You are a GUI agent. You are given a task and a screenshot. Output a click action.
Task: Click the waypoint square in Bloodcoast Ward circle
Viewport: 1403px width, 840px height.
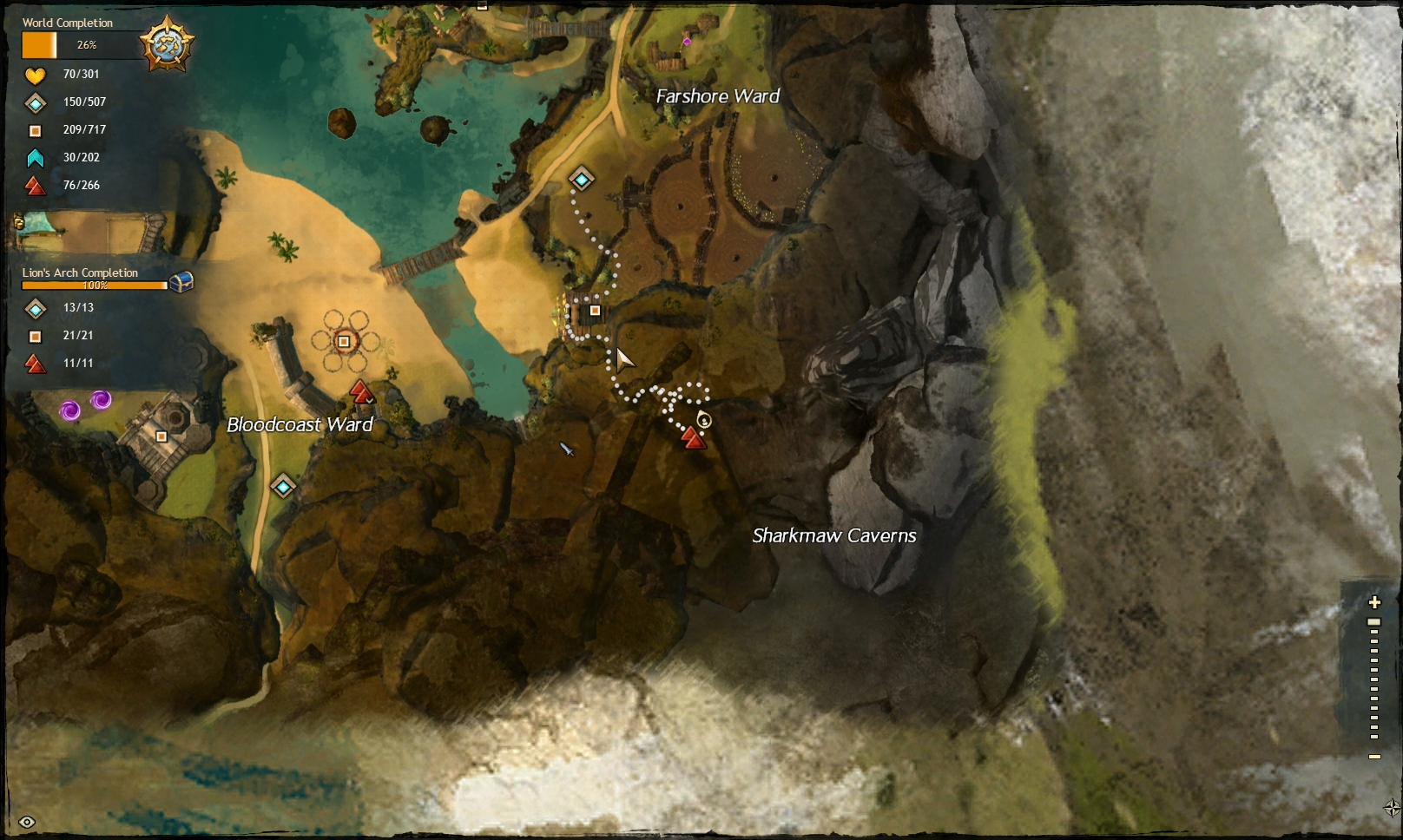click(x=346, y=342)
